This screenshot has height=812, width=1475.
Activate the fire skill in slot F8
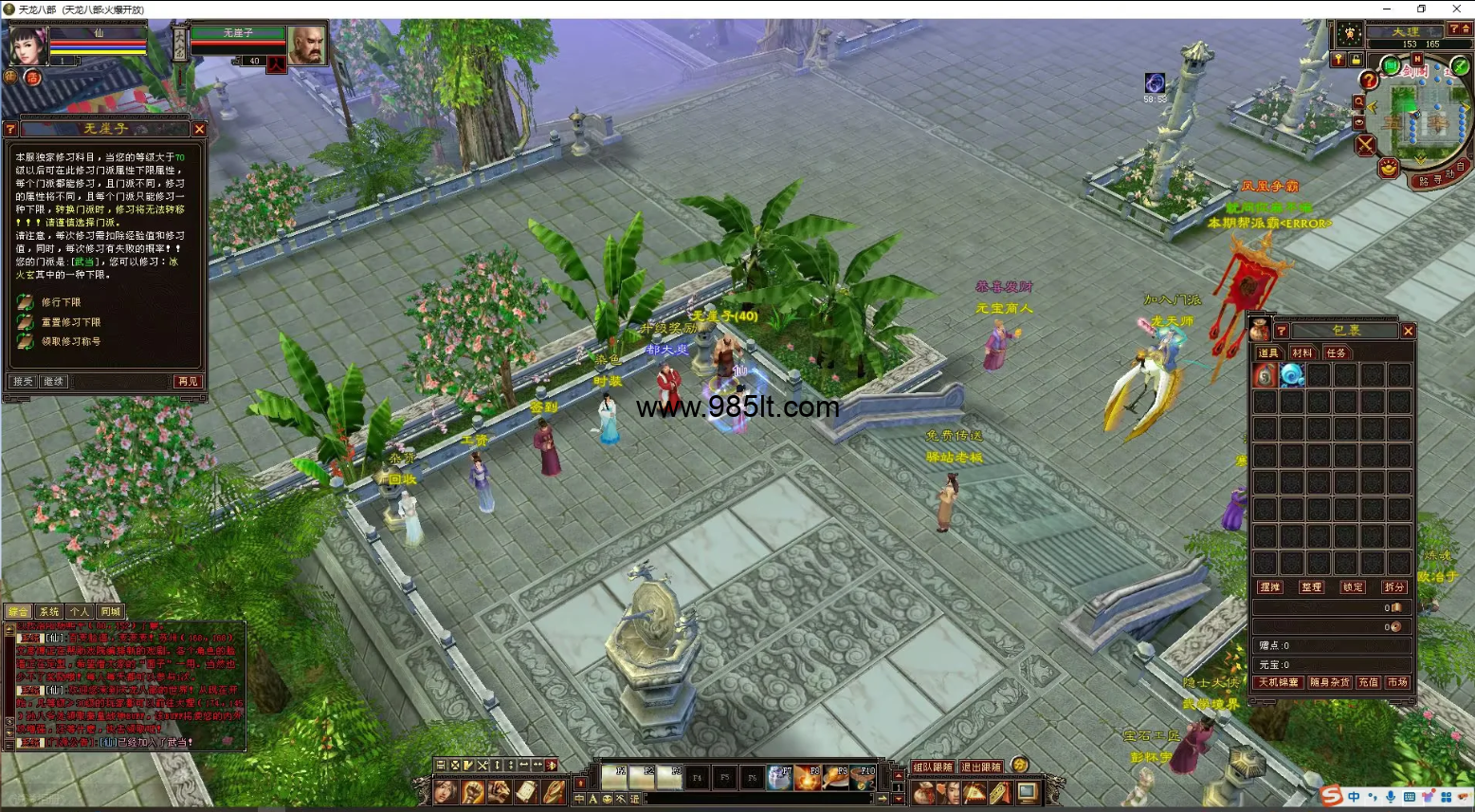[x=808, y=778]
